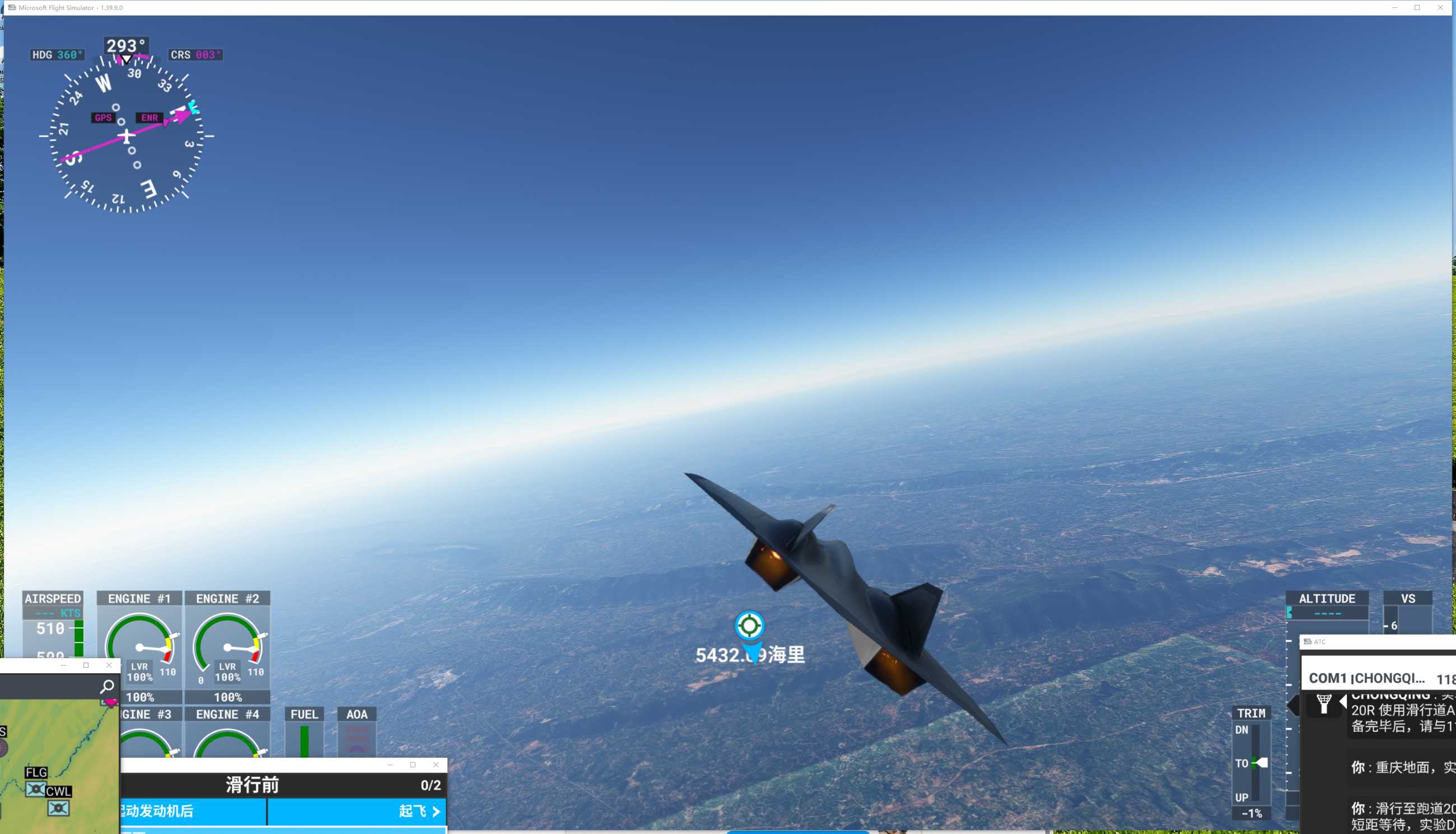Close the checklist popup window
Screen dimensions: 1456x834
tap(436, 765)
